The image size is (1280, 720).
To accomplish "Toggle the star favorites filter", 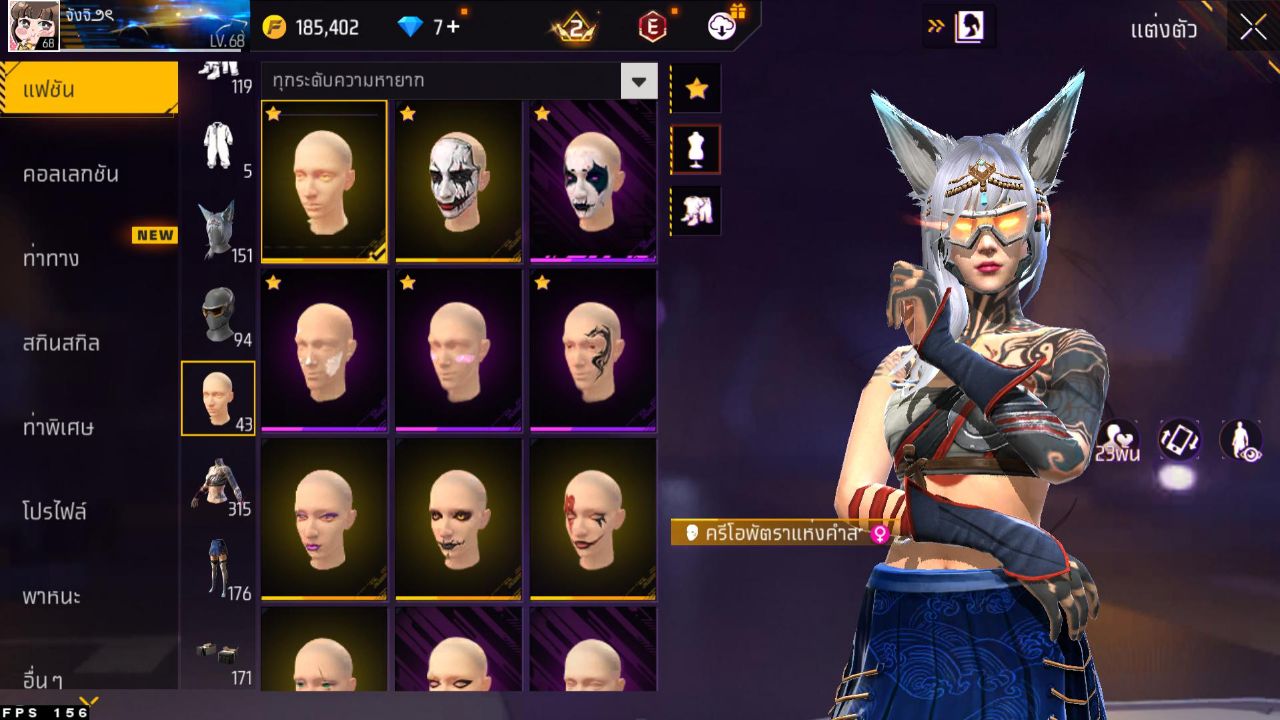I will [696, 90].
